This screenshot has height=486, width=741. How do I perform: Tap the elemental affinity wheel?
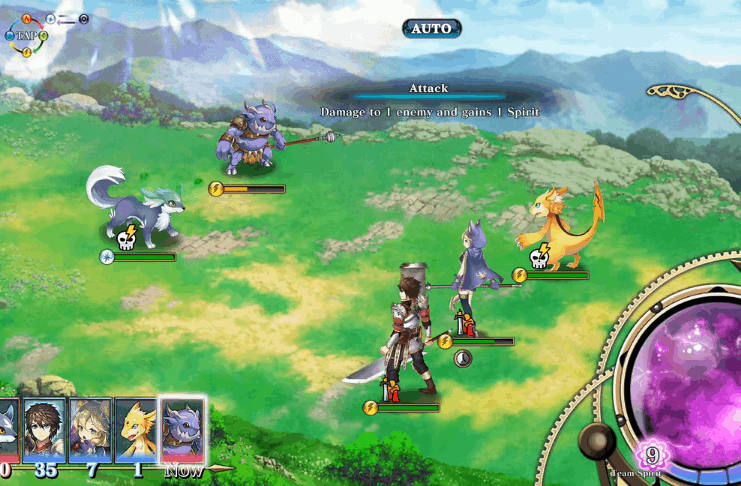(x=27, y=35)
